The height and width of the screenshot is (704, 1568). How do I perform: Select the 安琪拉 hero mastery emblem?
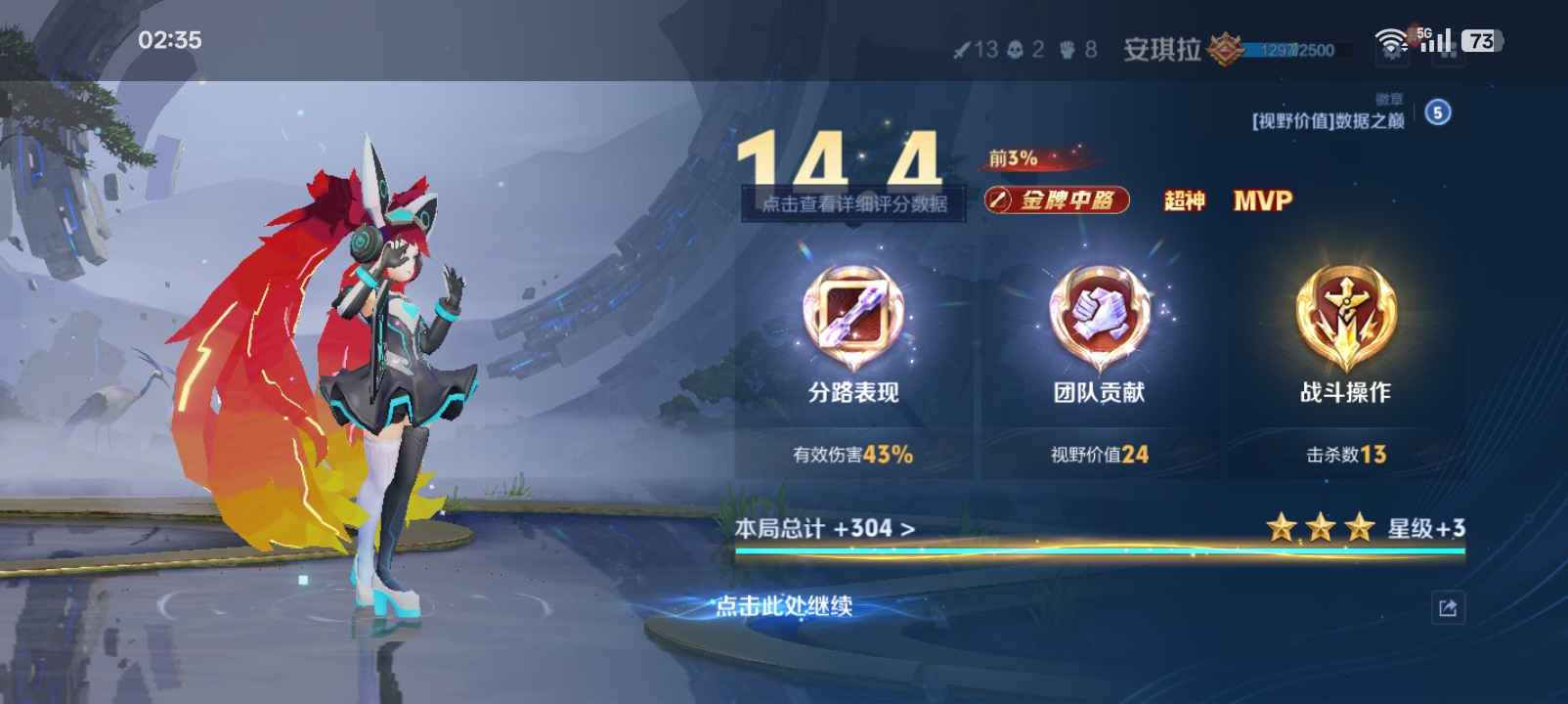(x=1225, y=49)
